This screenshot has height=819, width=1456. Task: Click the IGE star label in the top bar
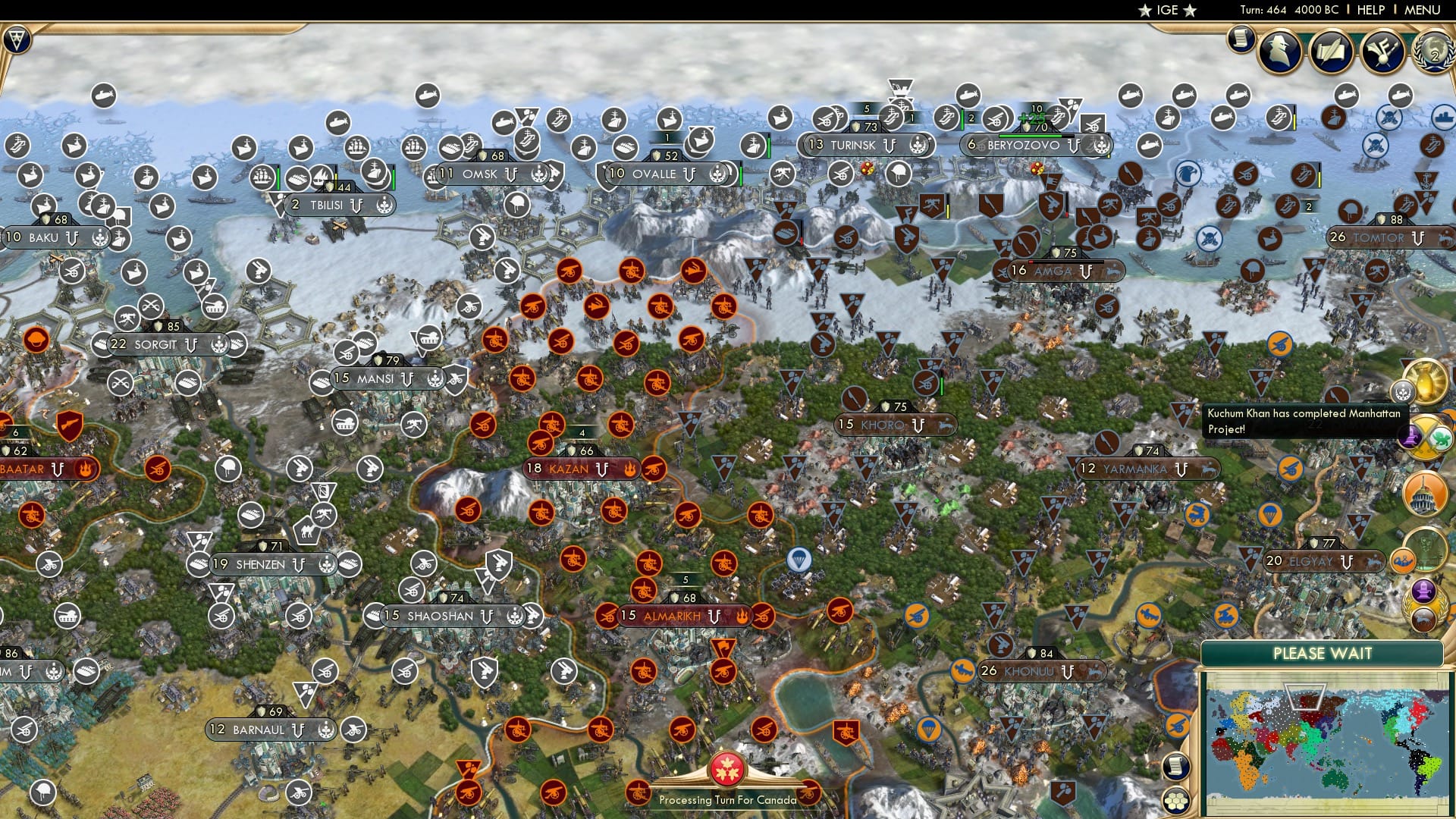(x=1166, y=10)
